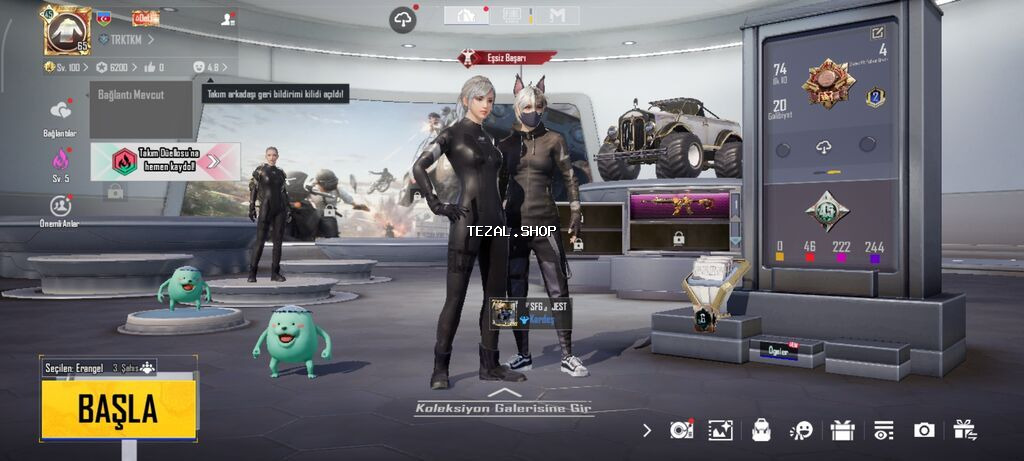Tap the Takım Düellosu registration banner
Screen dimensions: 1024x461
pyautogui.click(x=165, y=160)
